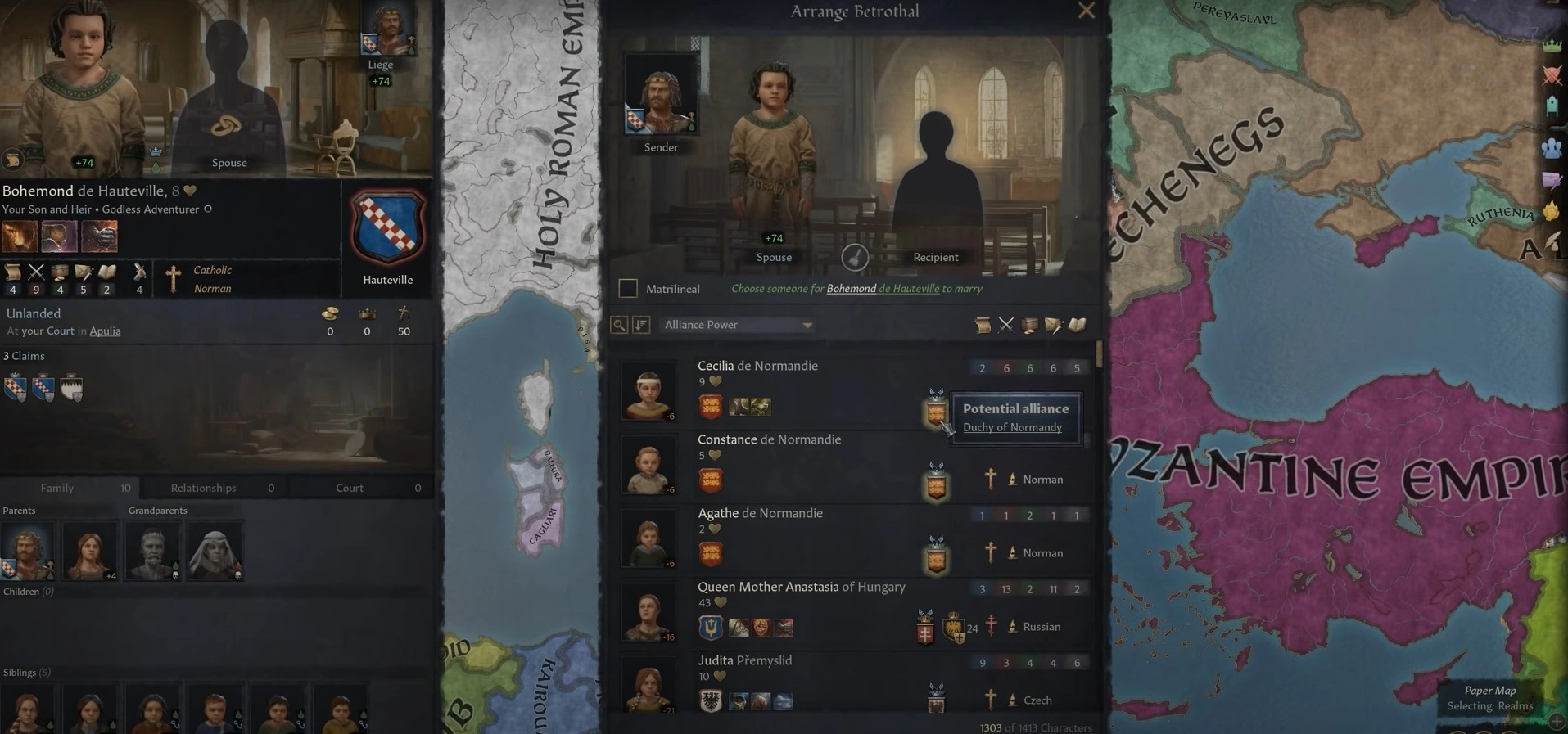
Task: Click Cecilia de Normandie's portrait
Action: pos(648,390)
